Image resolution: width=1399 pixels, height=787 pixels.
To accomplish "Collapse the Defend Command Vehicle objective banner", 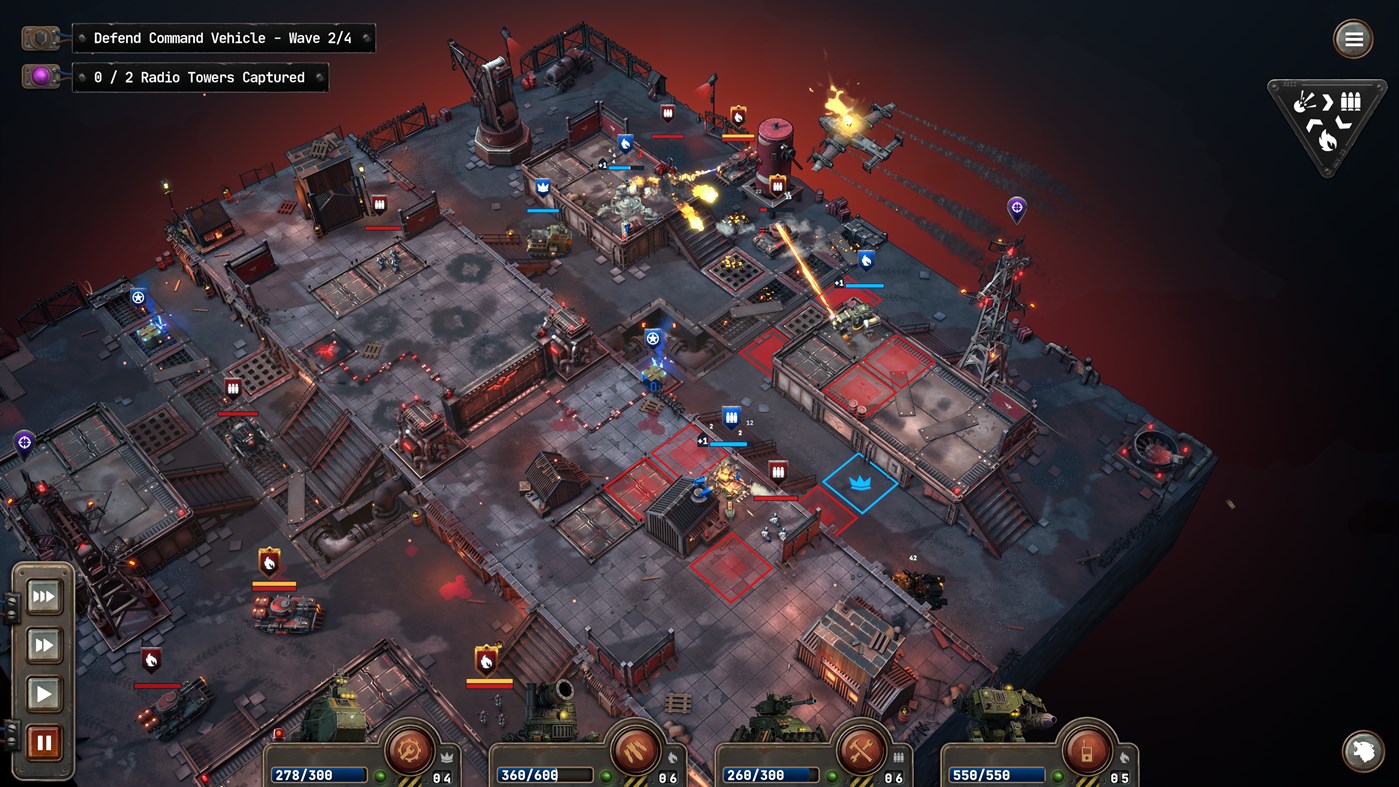I will 225,37.
